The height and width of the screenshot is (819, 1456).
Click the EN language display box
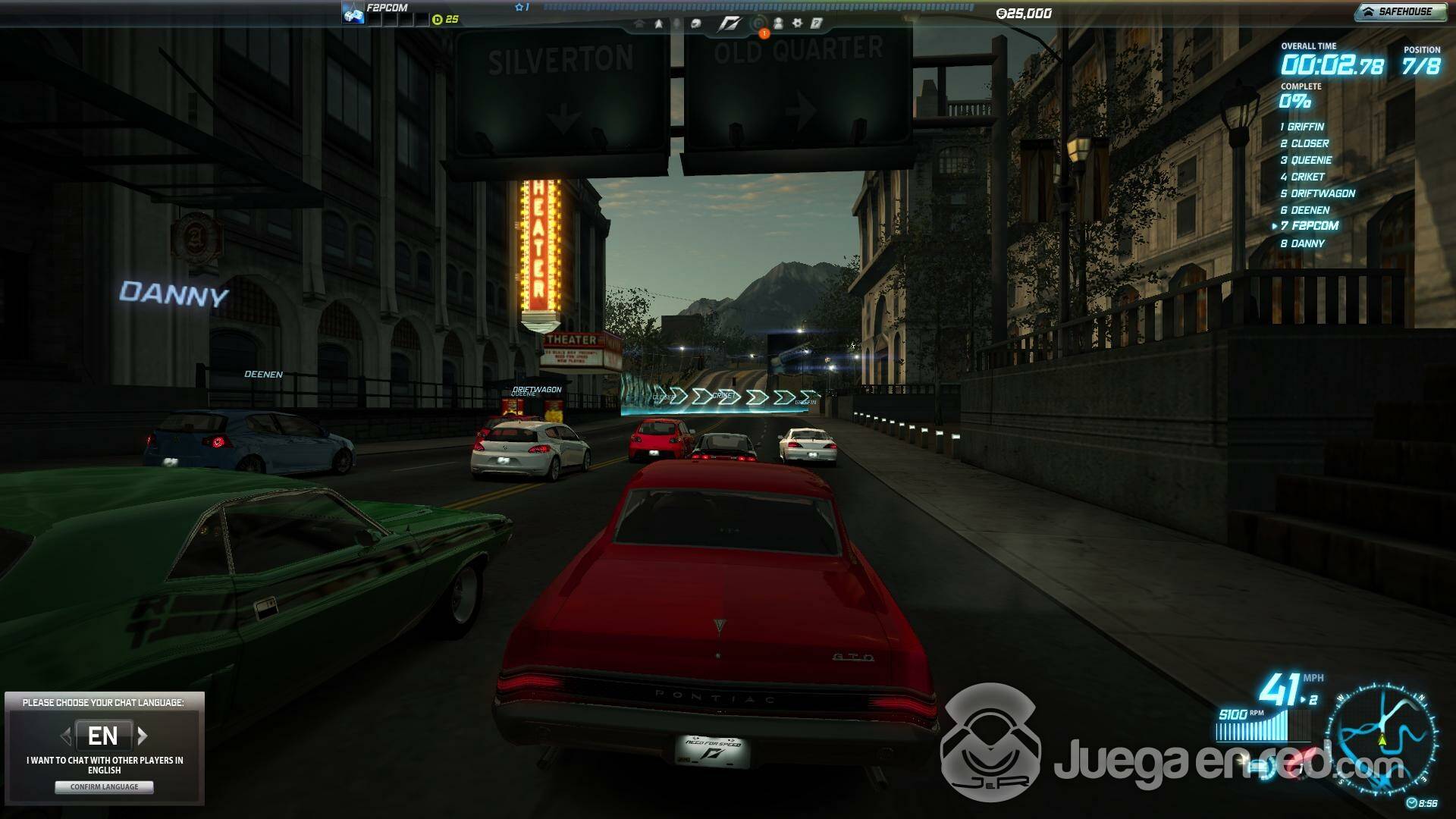tap(103, 736)
